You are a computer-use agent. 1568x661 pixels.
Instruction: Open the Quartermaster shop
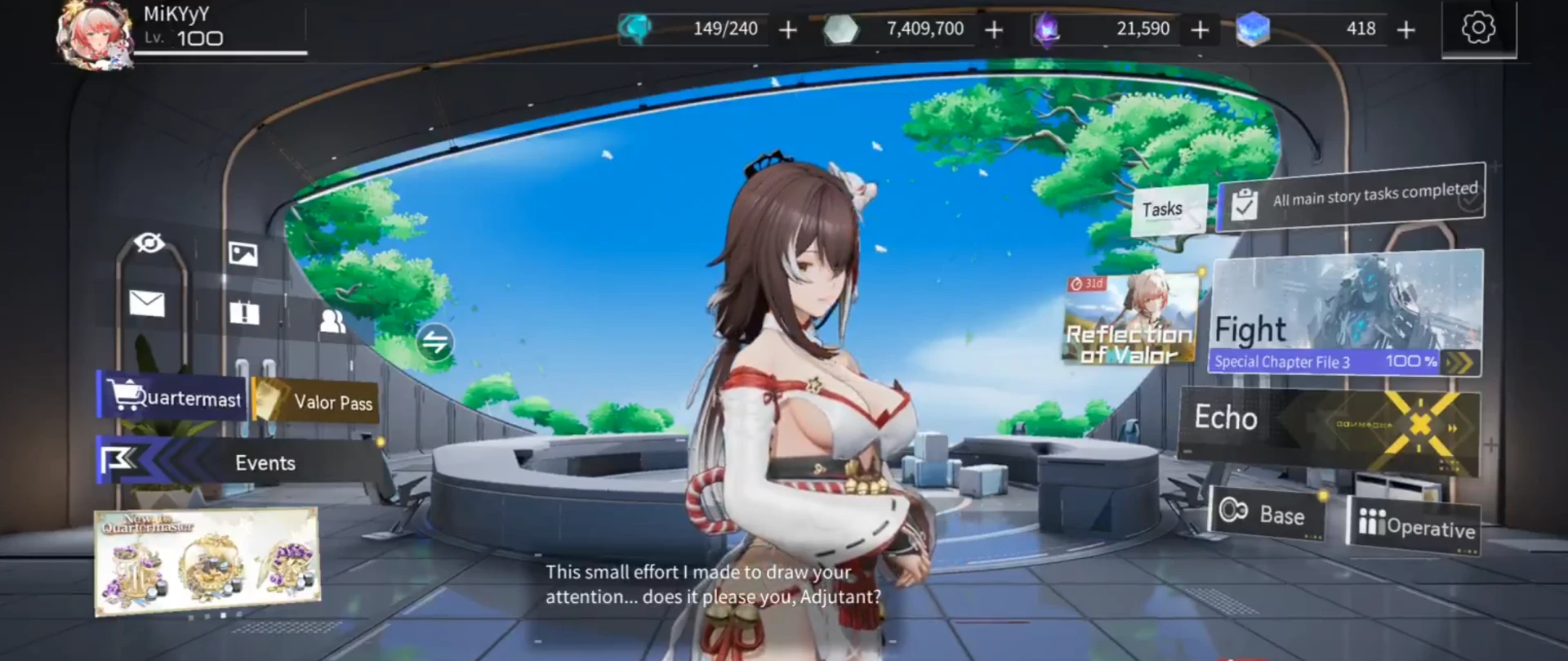[172, 397]
